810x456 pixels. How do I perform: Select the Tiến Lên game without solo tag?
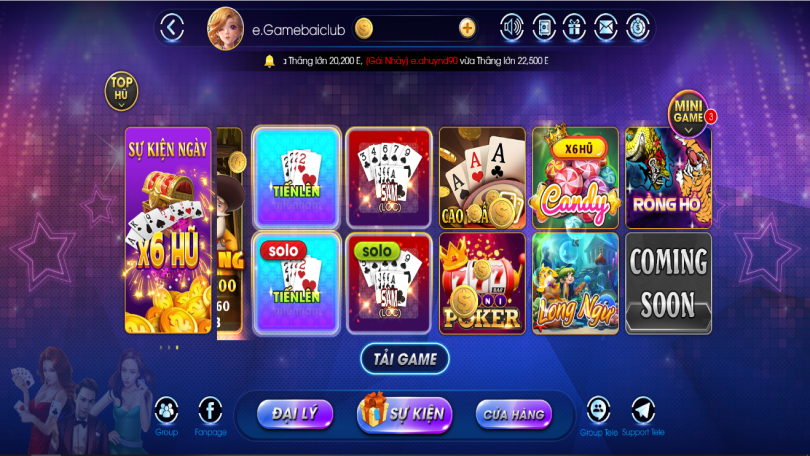[x=295, y=176]
